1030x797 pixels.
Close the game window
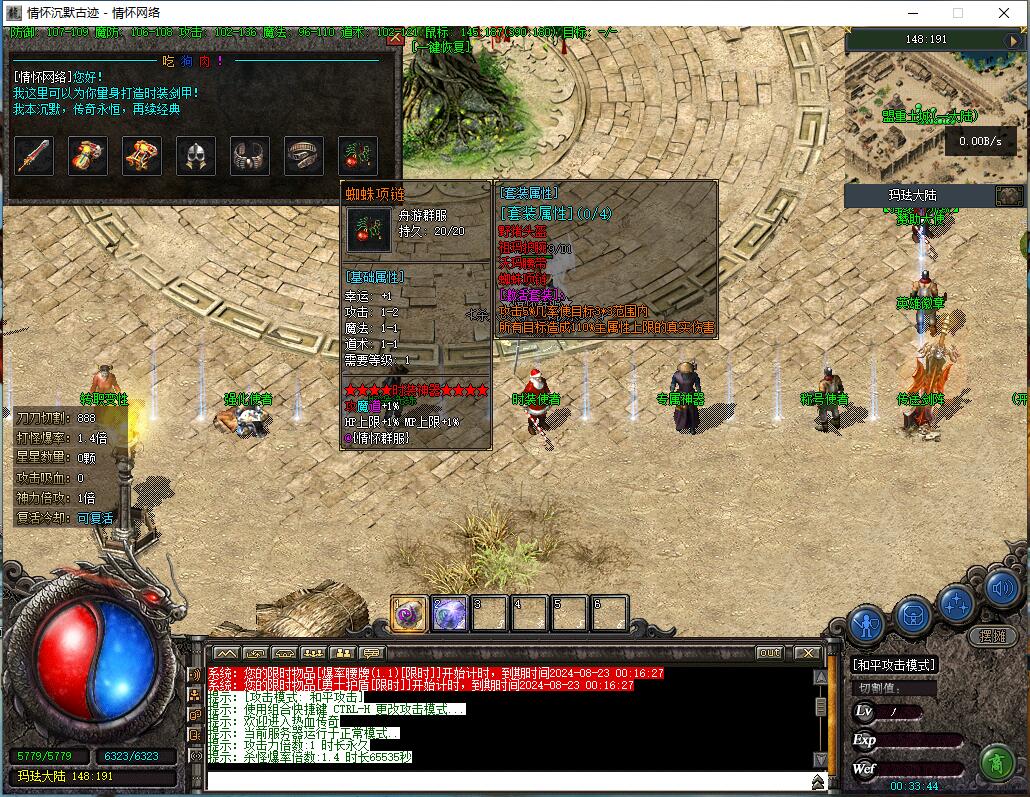pyautogui.click(x=1004, y=13)
